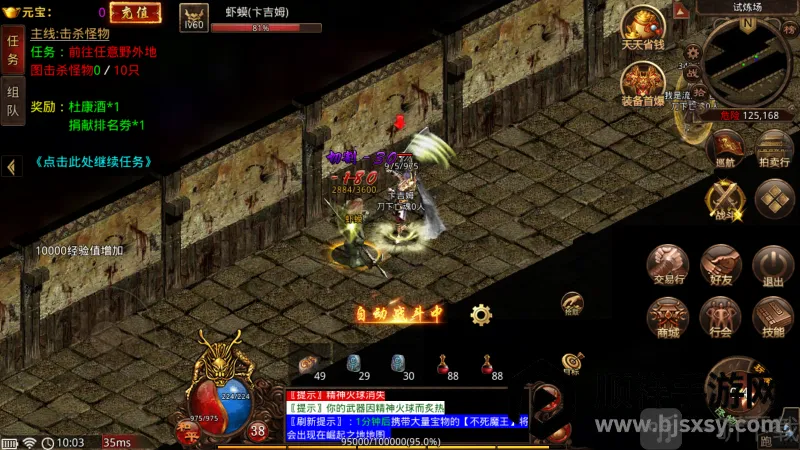The height and width of the screenshot is (450, 800).
Task: Open the 技能 skills book
Action: coord(773,315)
